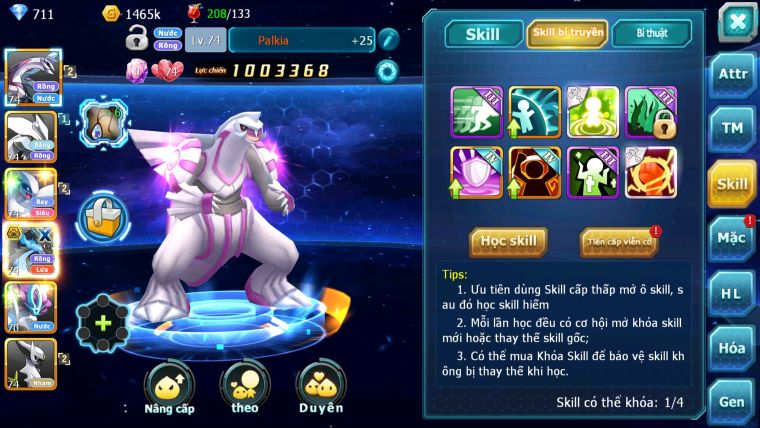Edit Palkia's name with pencil icon
The height and width of the screenshot is (428, 760).
click(388, 40)
